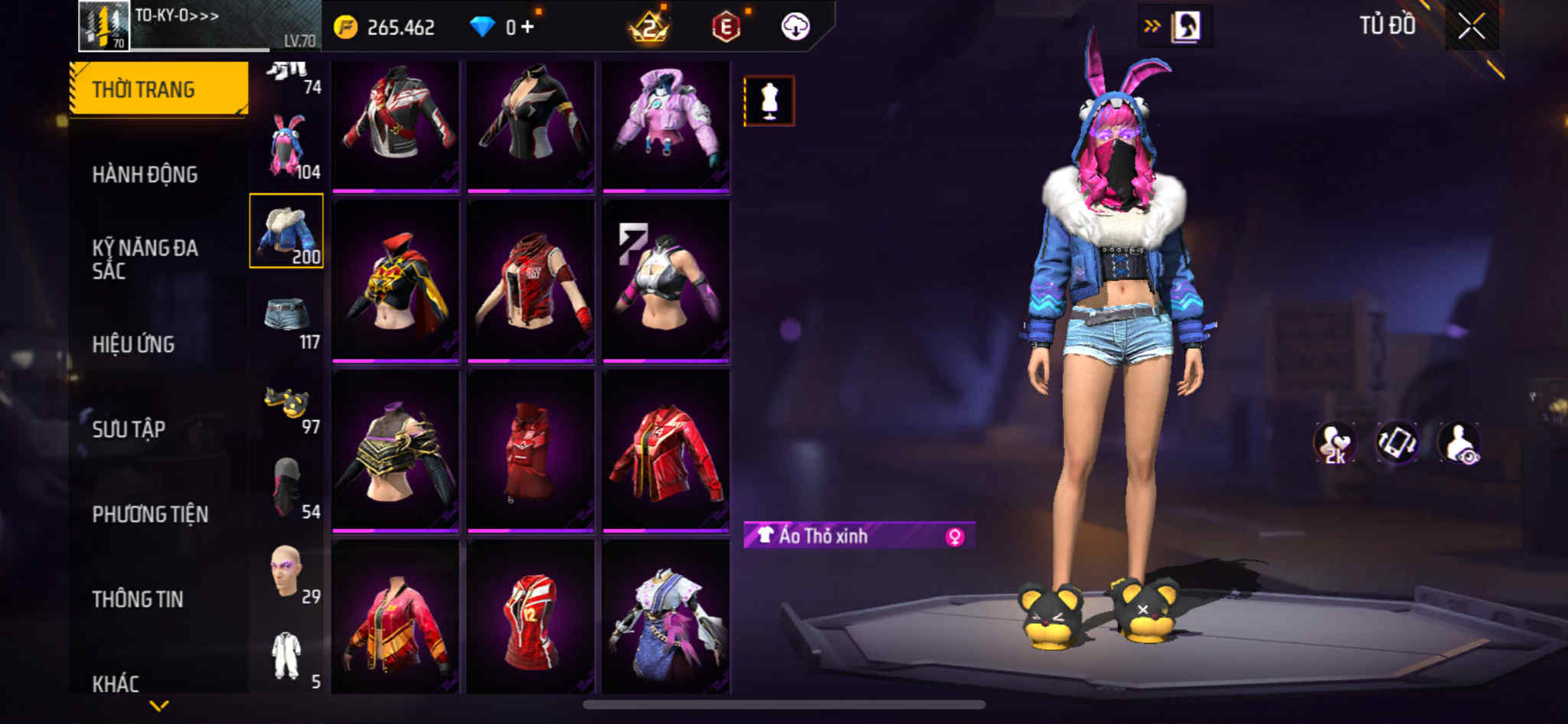Select the denim shorts bottoms category
This screenshot has width=1568, height=724.
point(287,317)
